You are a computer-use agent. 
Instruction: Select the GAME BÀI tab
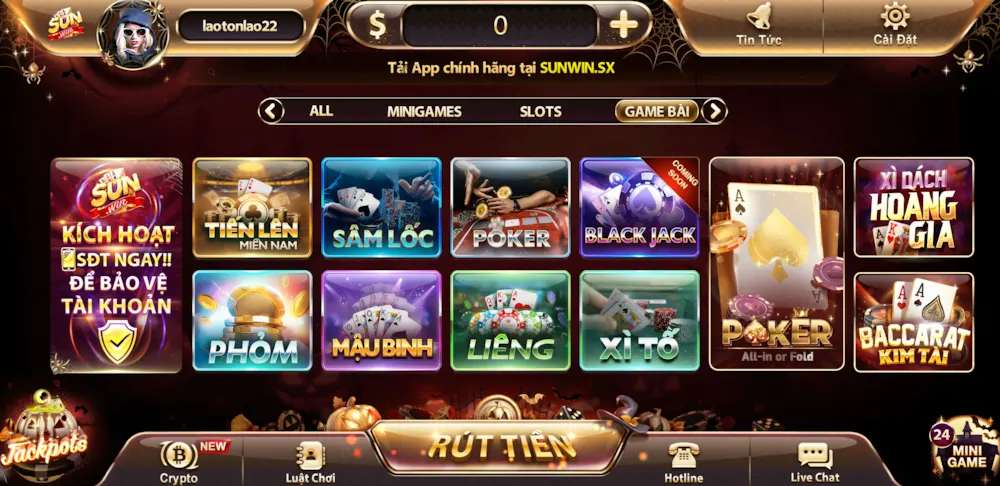[656, 111]
